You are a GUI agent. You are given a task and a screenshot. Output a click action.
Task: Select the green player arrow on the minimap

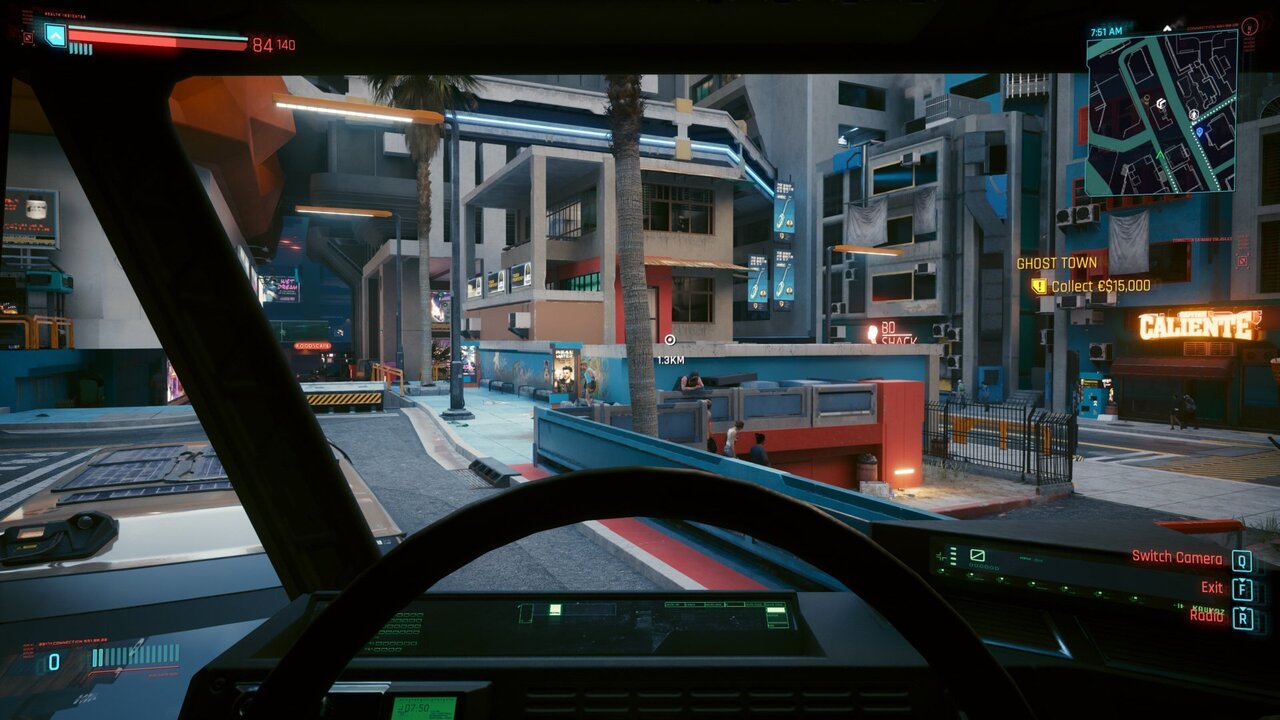1160,154
